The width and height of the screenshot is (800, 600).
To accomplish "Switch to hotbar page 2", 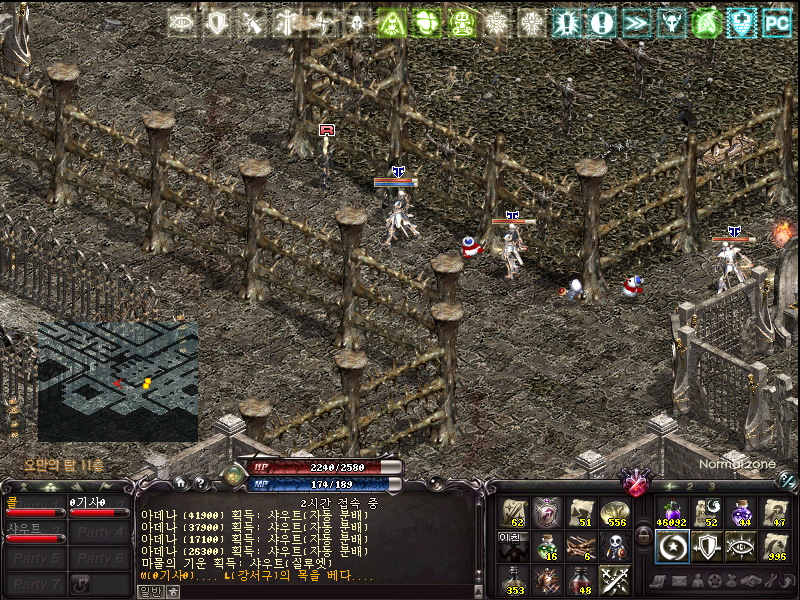I will click(689, 486).
